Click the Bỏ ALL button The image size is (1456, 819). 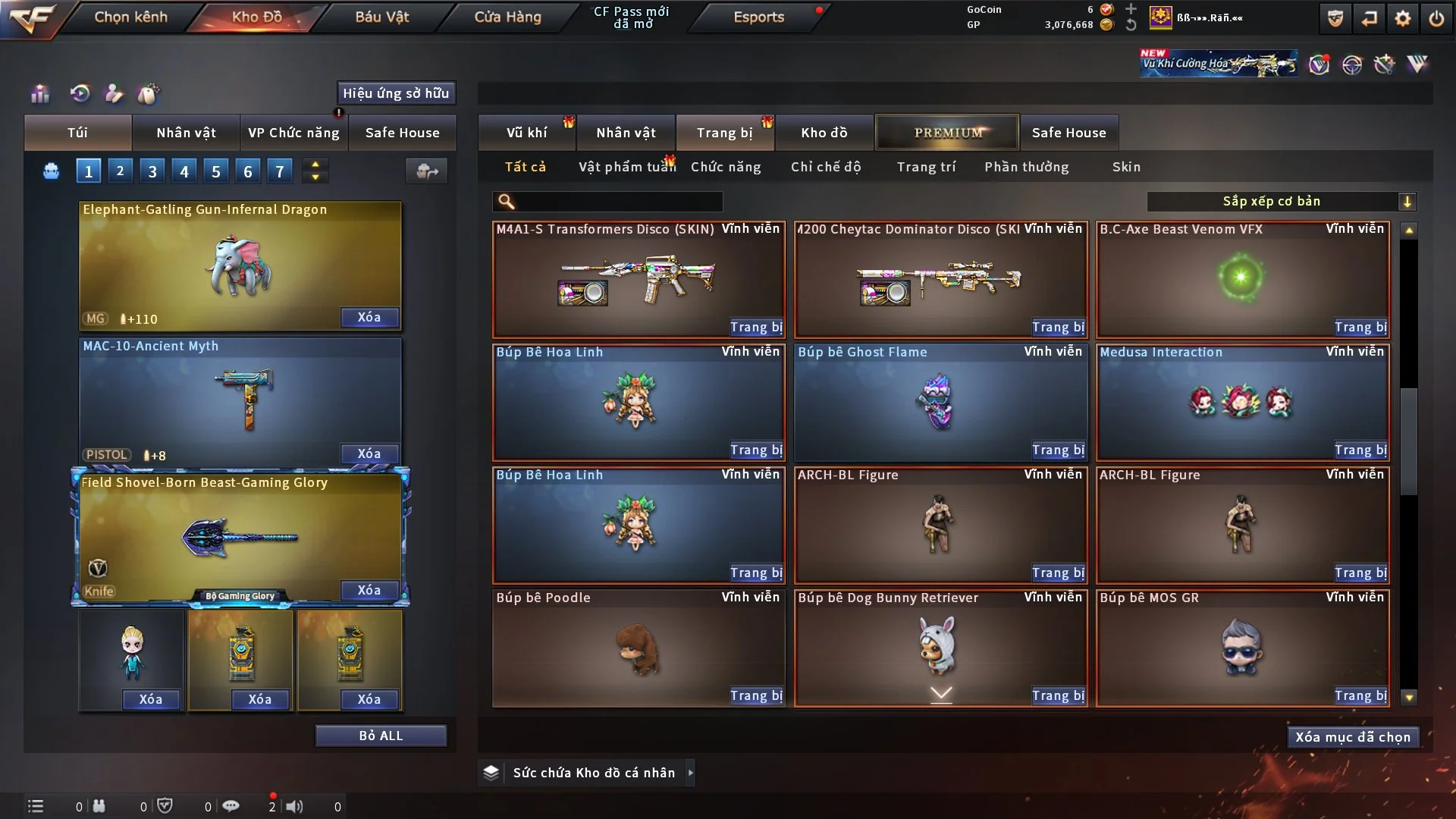[x=381, y=736]
